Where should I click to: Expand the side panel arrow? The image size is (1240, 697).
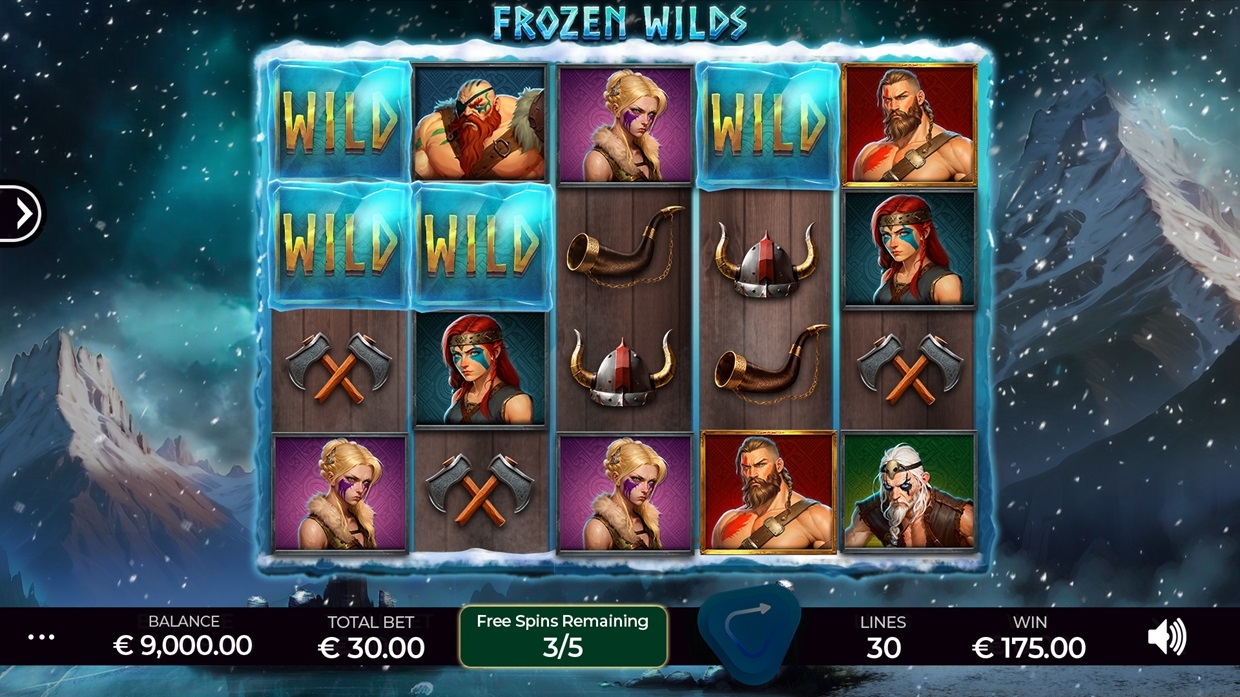click(21, 212)
